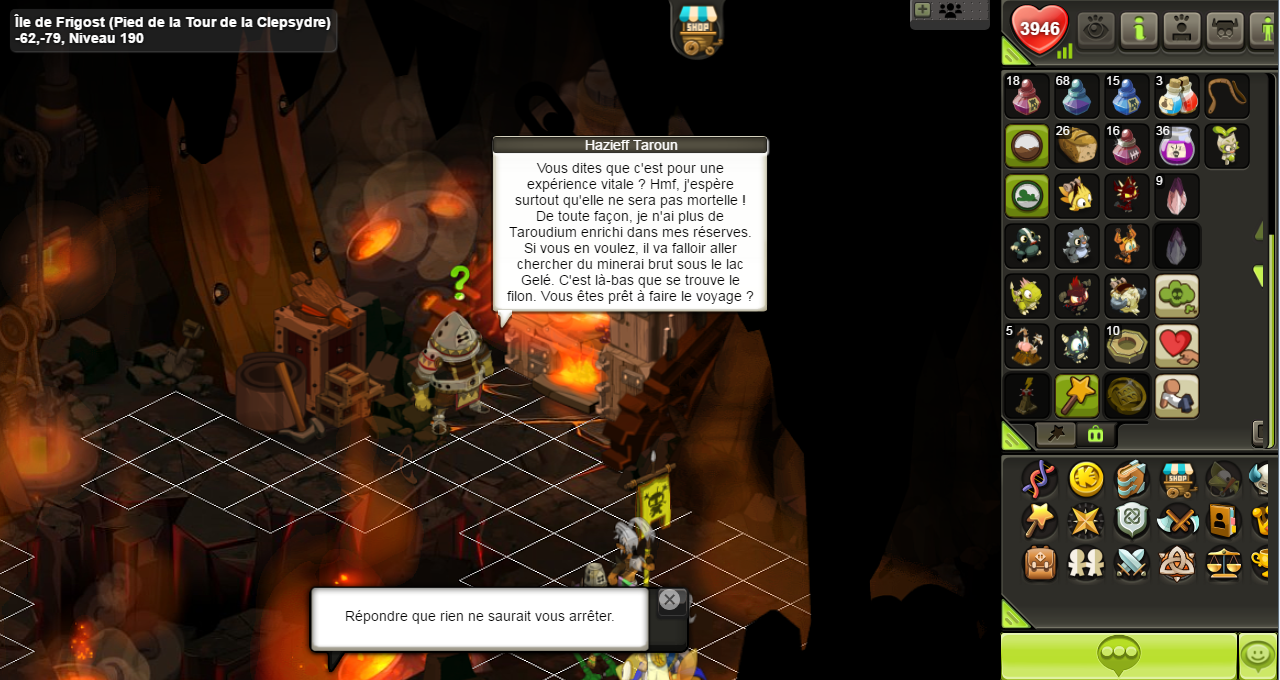Viewport: 1280px width, 680px height.
Task: Activate the heart-in-hand emote slot
Action: pyautogui.click(x=1177, y=346)
